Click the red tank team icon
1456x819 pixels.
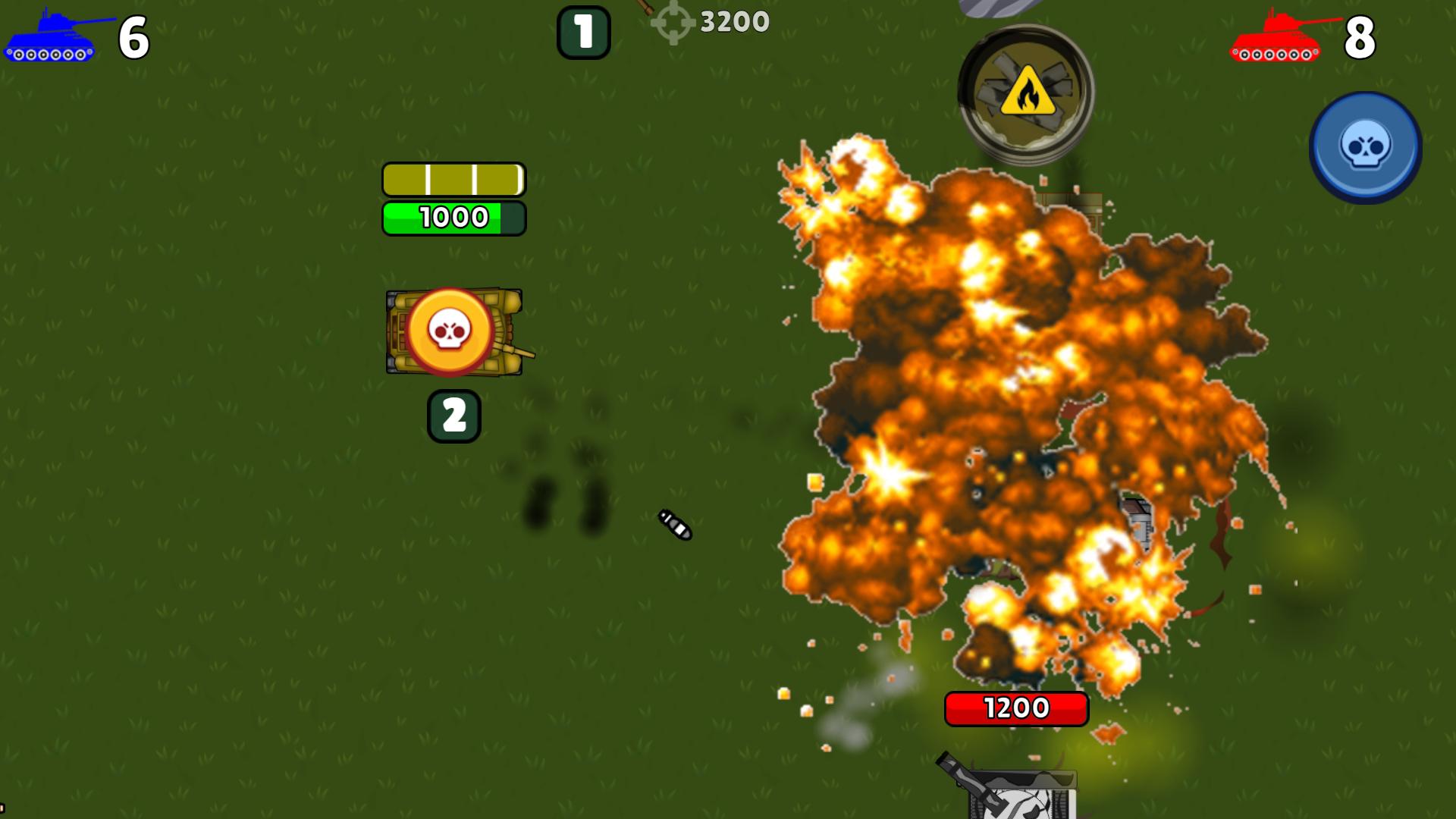click(x=1277, y=36)
